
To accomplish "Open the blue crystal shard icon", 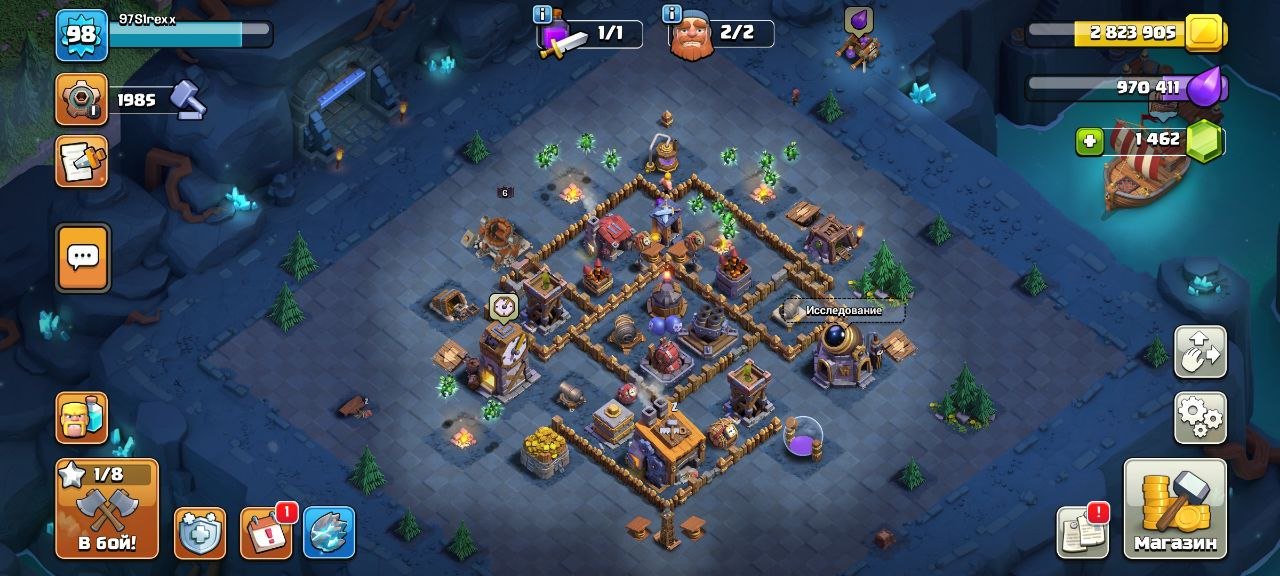I will coord(329,532).
